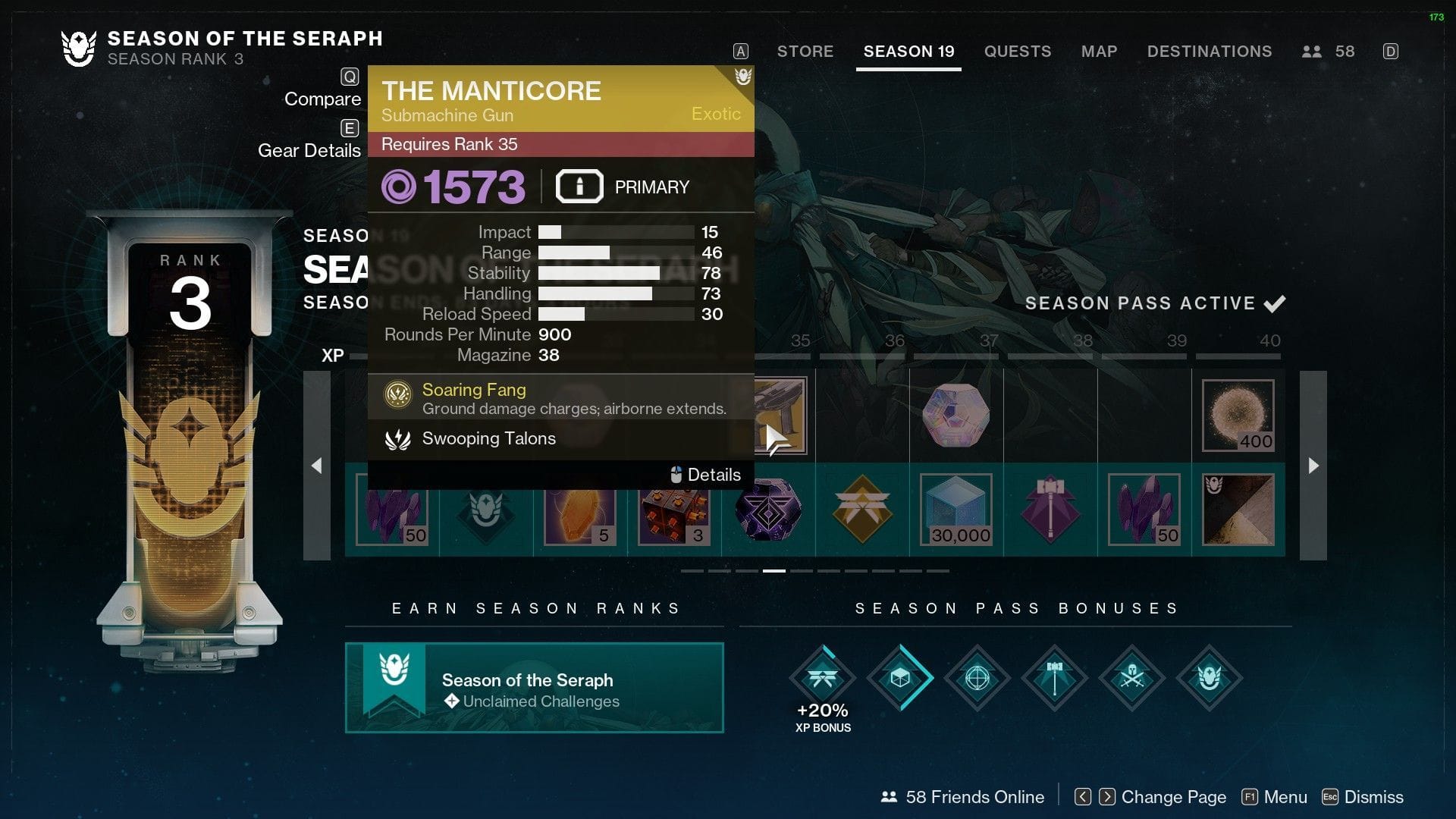Switch to the QUESTS tab
The image size is (1456, 819).
click(x=1018, y=52)
